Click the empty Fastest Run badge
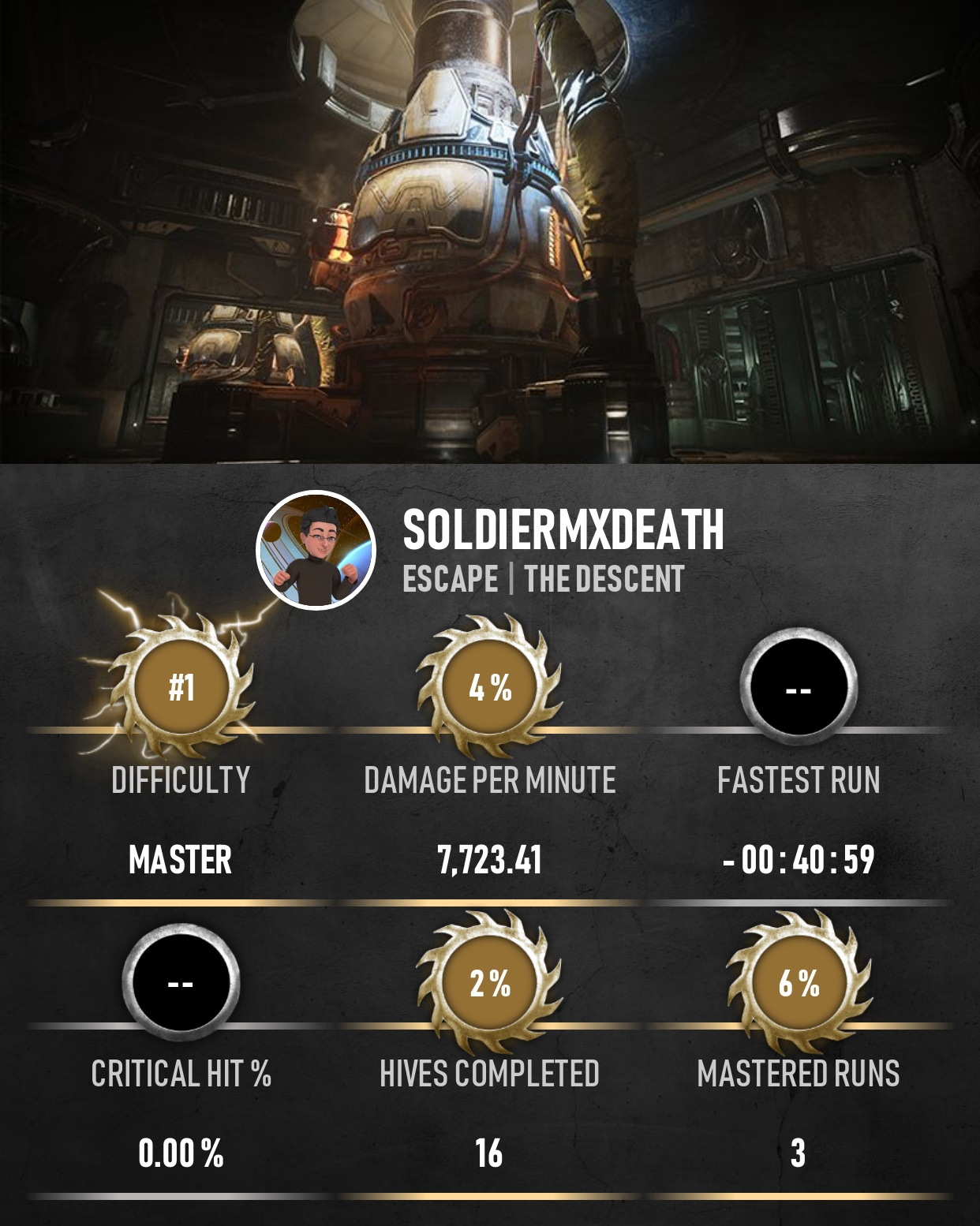Screen dimensions: 980x1226 (x=799, y=687)
